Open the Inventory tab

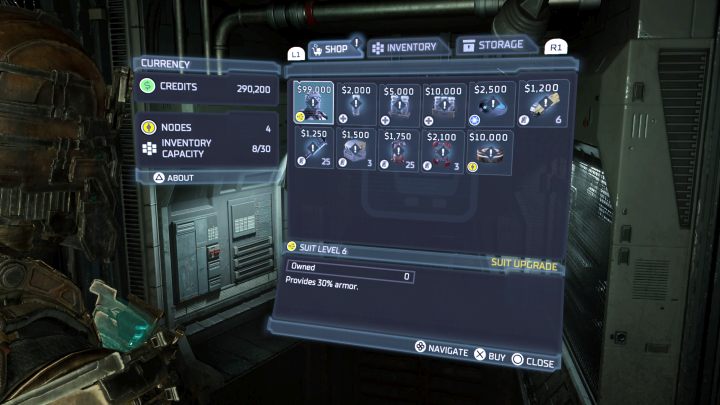pyautogui.click(x=403, y=47)
